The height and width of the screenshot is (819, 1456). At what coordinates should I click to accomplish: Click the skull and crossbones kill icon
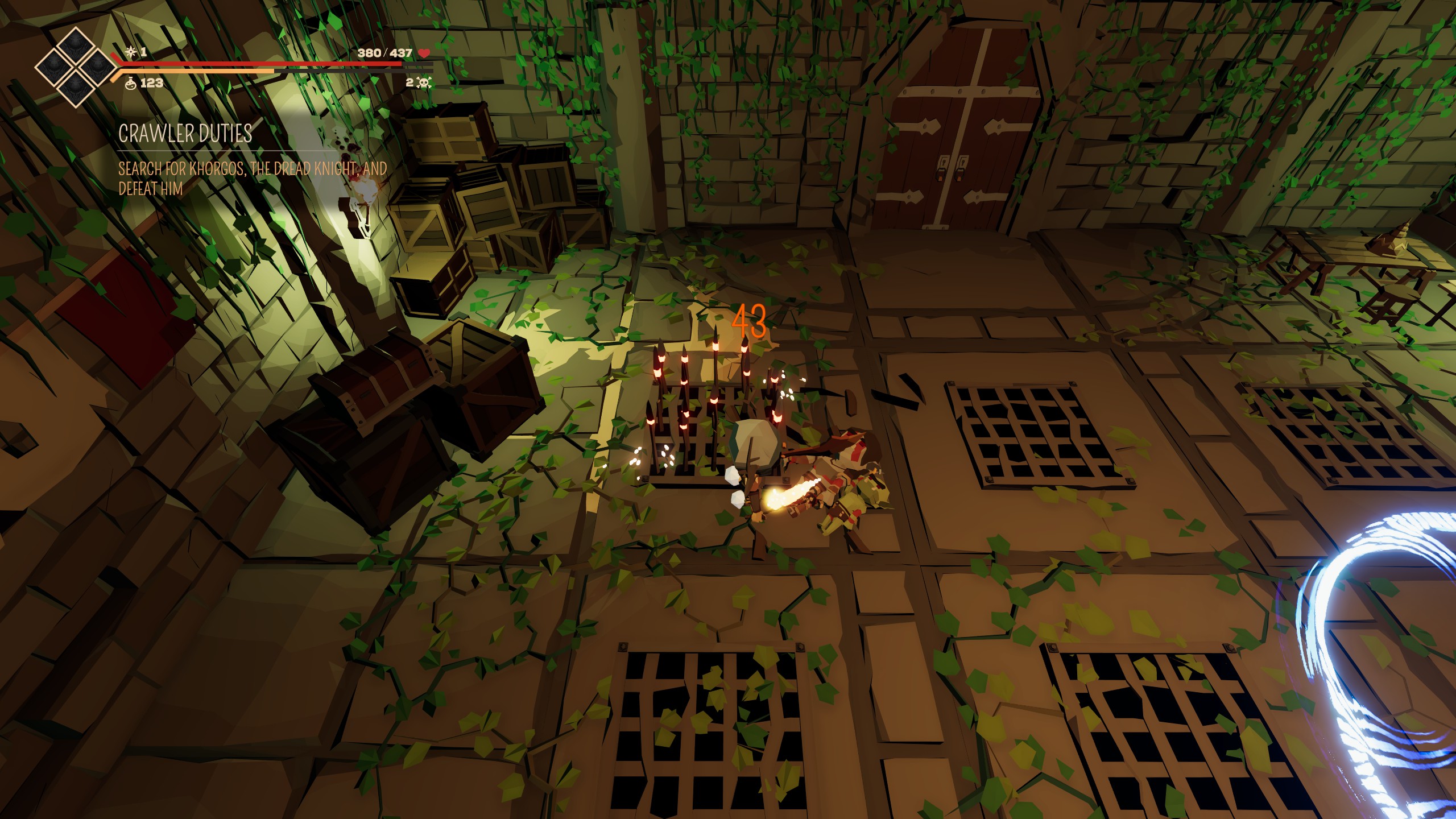point(424,83)
